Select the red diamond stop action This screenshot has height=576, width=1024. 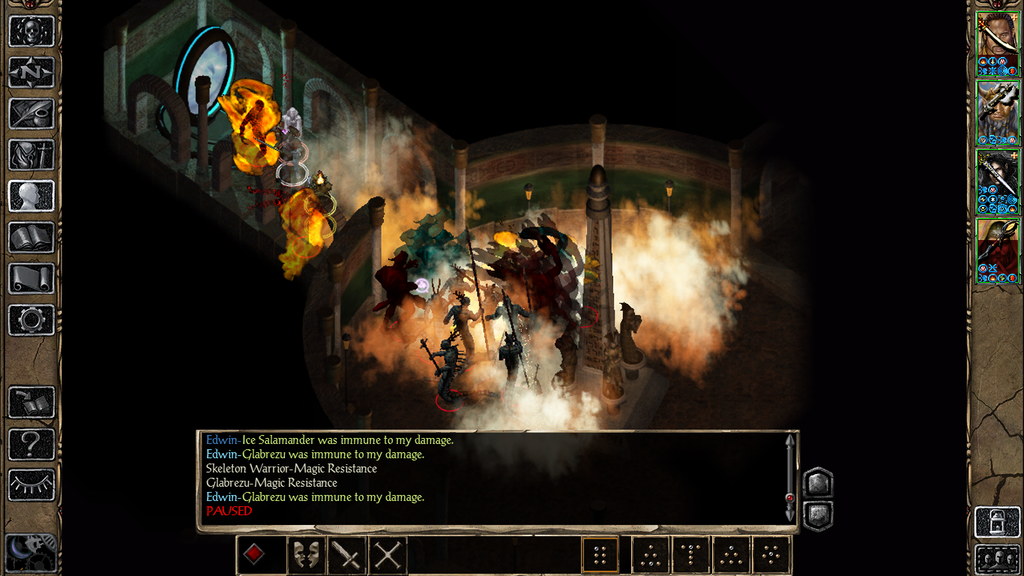click(255, 554)
